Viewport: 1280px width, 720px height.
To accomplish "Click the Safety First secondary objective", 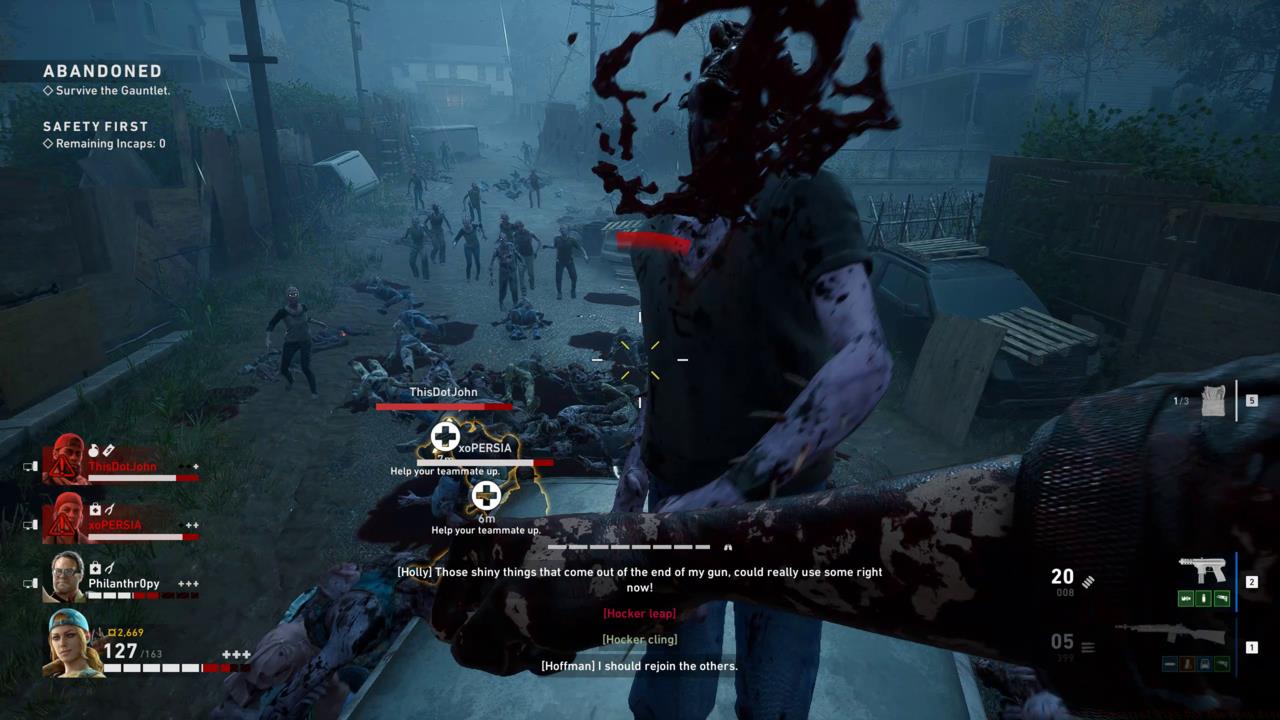I will point(96,127).
